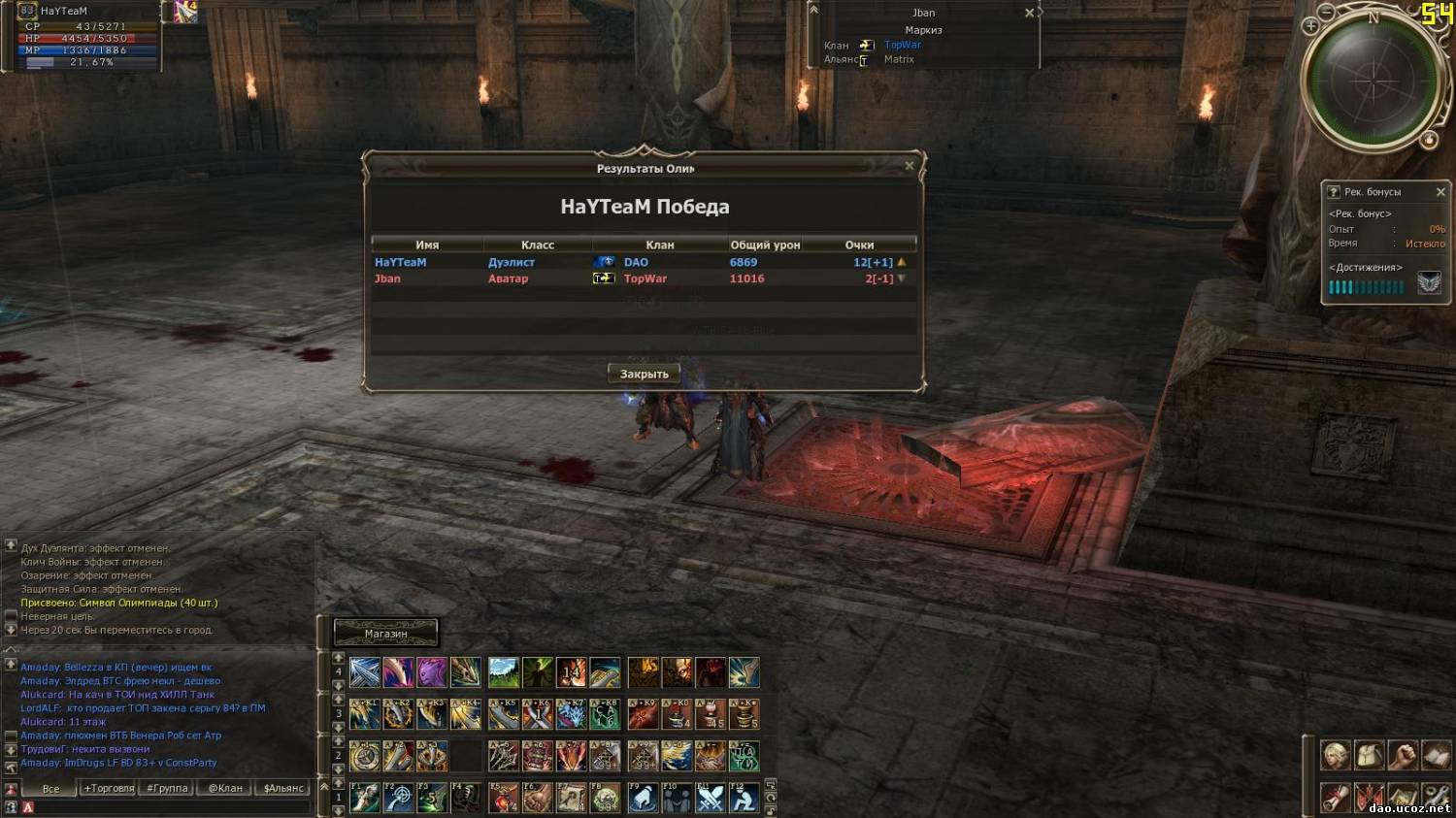Open the character portrait menu icon
This screenshot has height=818, width=1456.
point(1335,755)
